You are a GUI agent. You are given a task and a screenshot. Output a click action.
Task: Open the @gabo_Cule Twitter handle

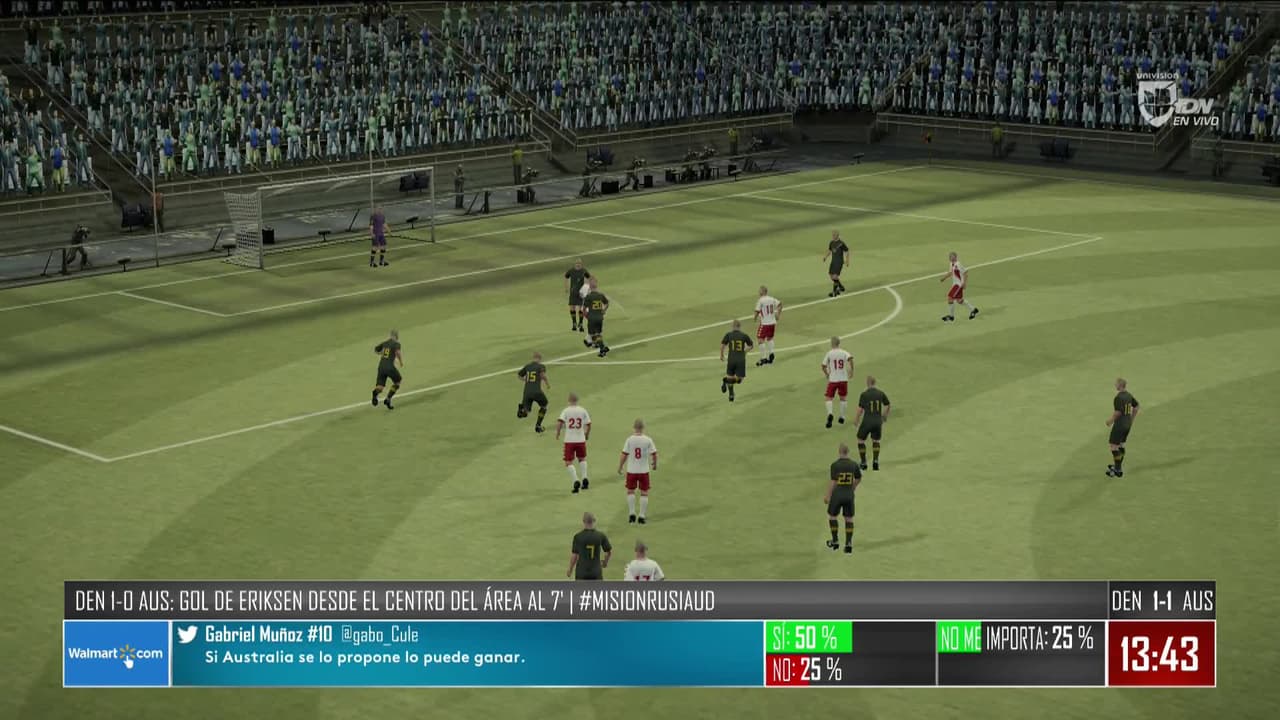(x=379, y=635)
